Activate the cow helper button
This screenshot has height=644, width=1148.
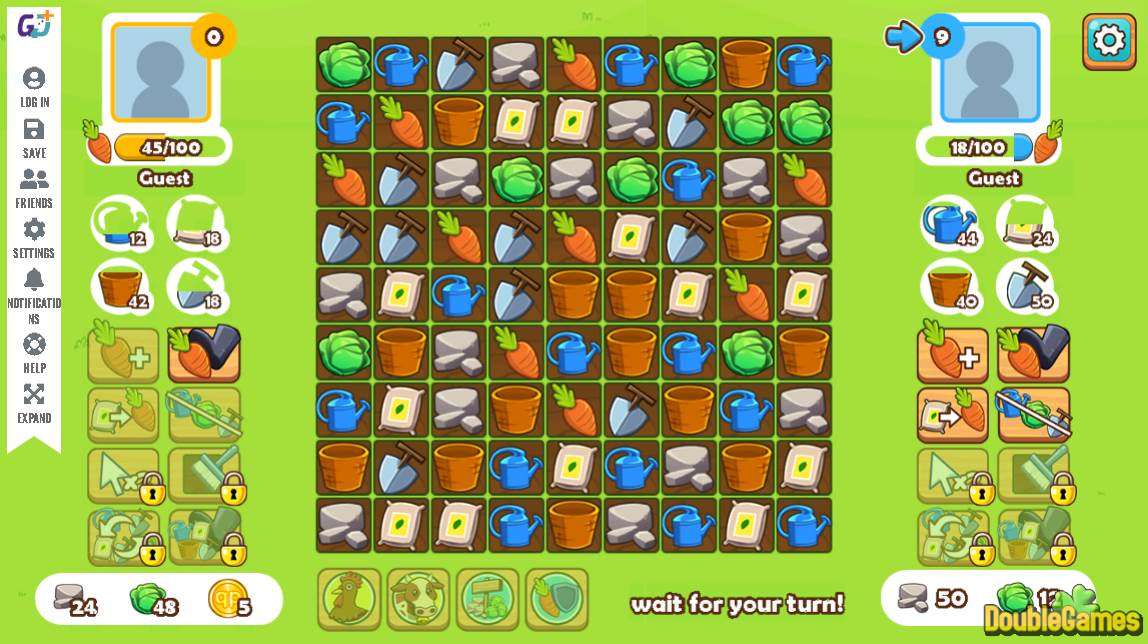[x=418, y=599]
